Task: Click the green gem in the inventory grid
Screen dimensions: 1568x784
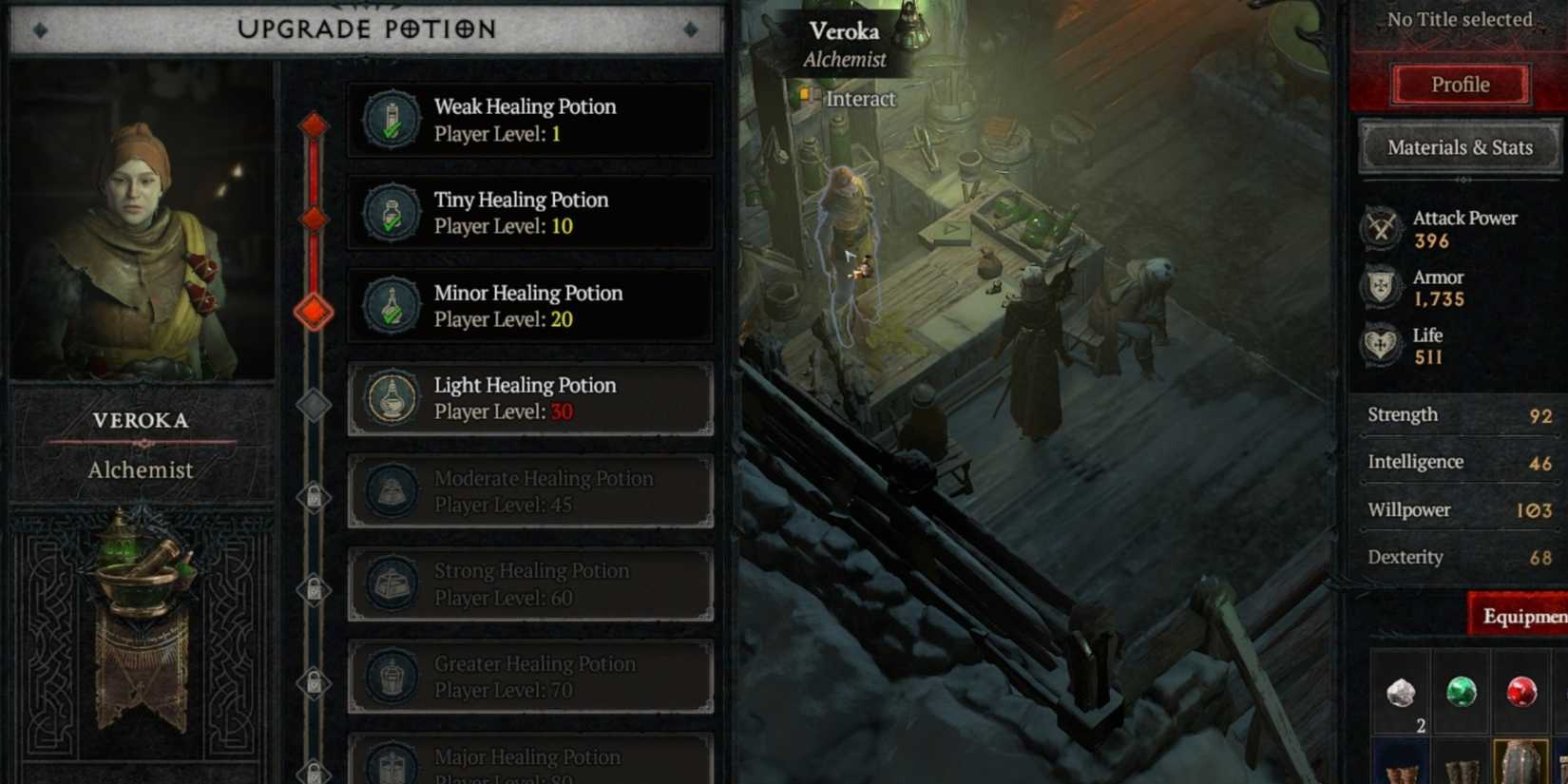Action: (1461, 692)
